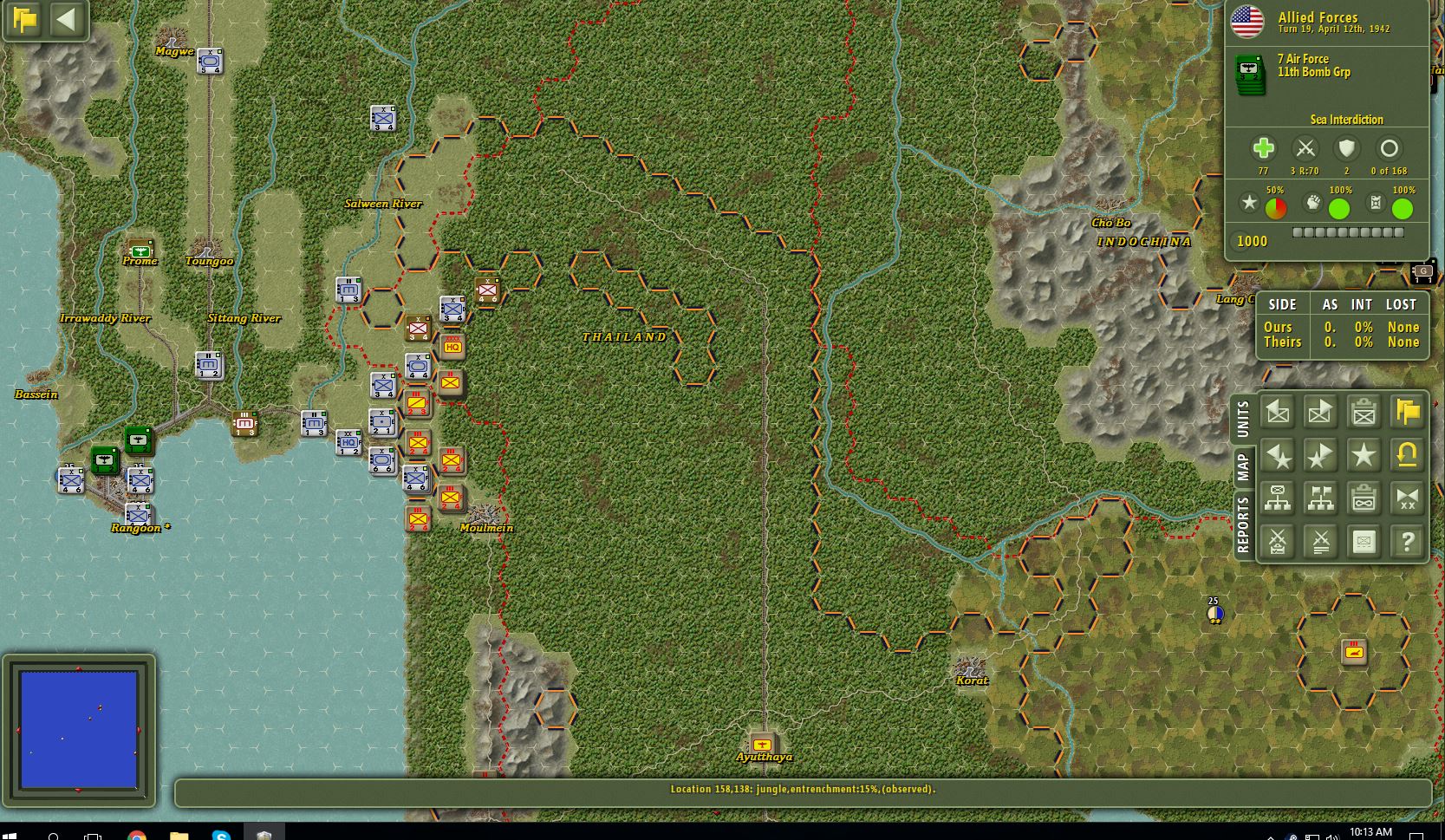Click the formation flags hierarchy icon
This screenshot has width=1445, height=840.
(1320, 498)
